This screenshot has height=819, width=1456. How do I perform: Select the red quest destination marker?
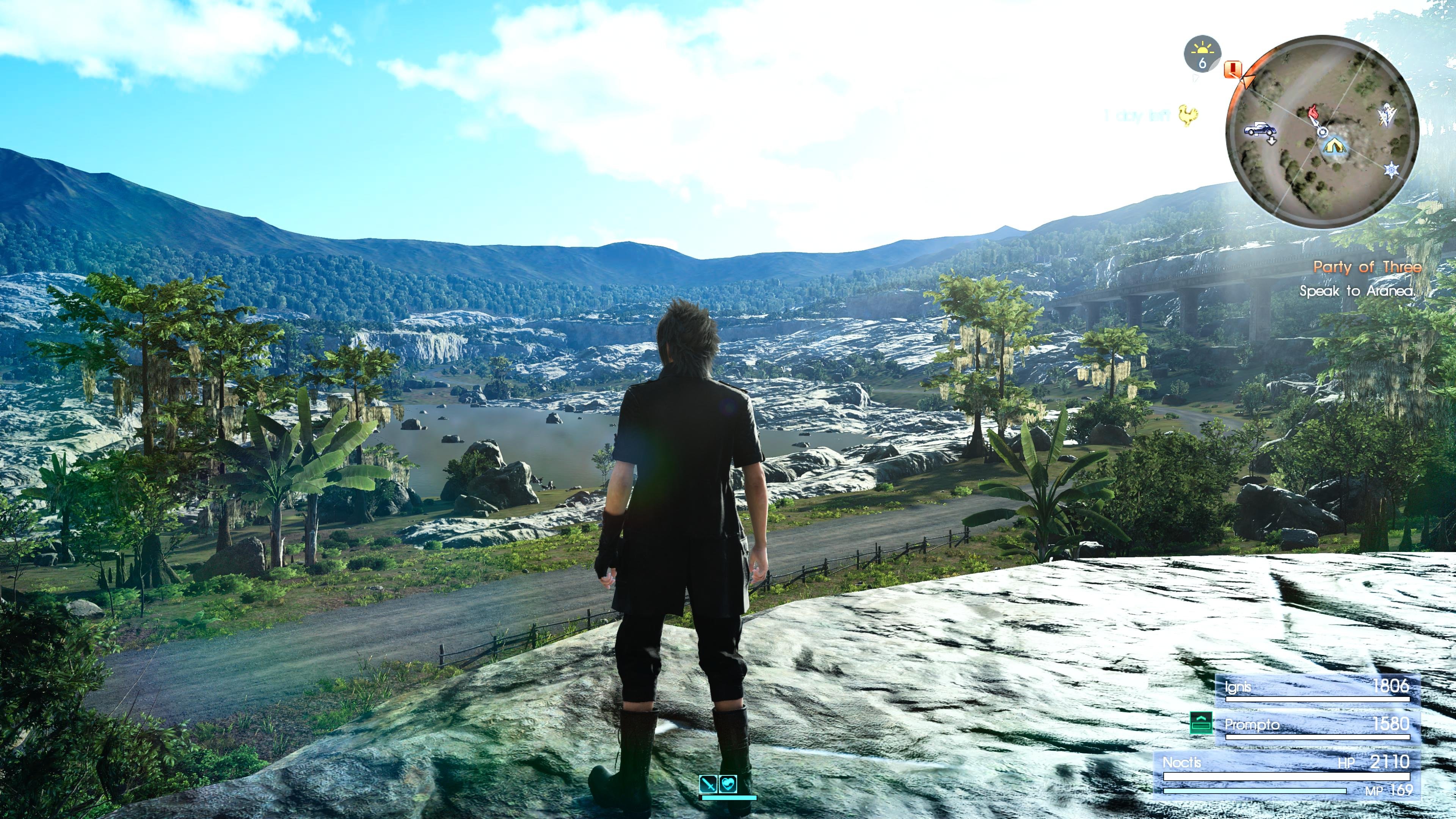tap(1233, 69)
